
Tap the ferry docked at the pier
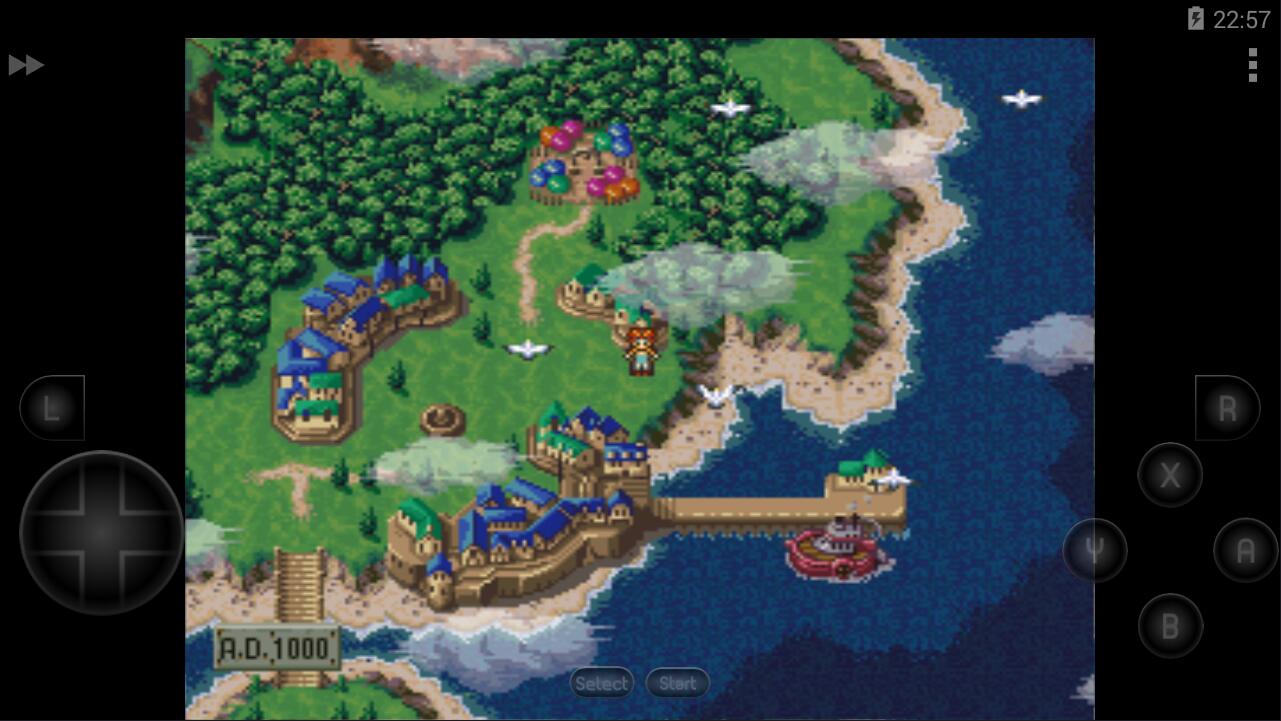pyautogui.click(x=838, y=550)
